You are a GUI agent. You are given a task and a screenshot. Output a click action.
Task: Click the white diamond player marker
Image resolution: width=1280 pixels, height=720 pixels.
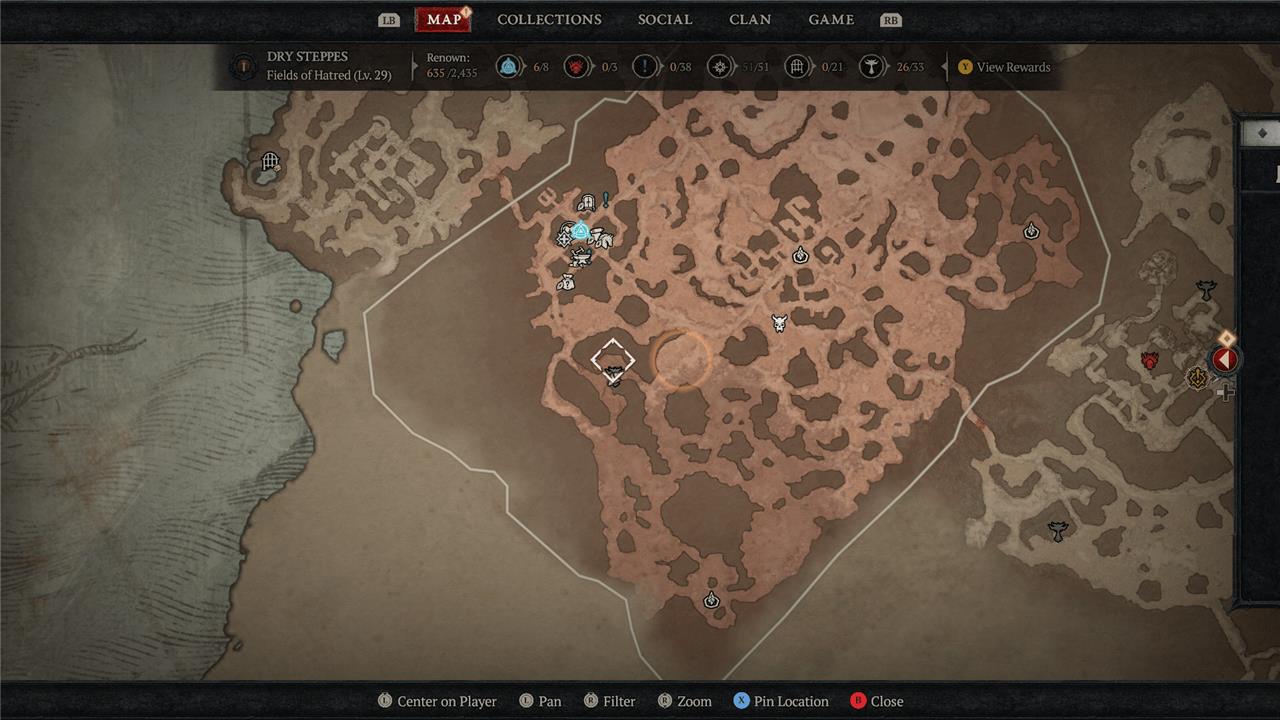(612, 359)
